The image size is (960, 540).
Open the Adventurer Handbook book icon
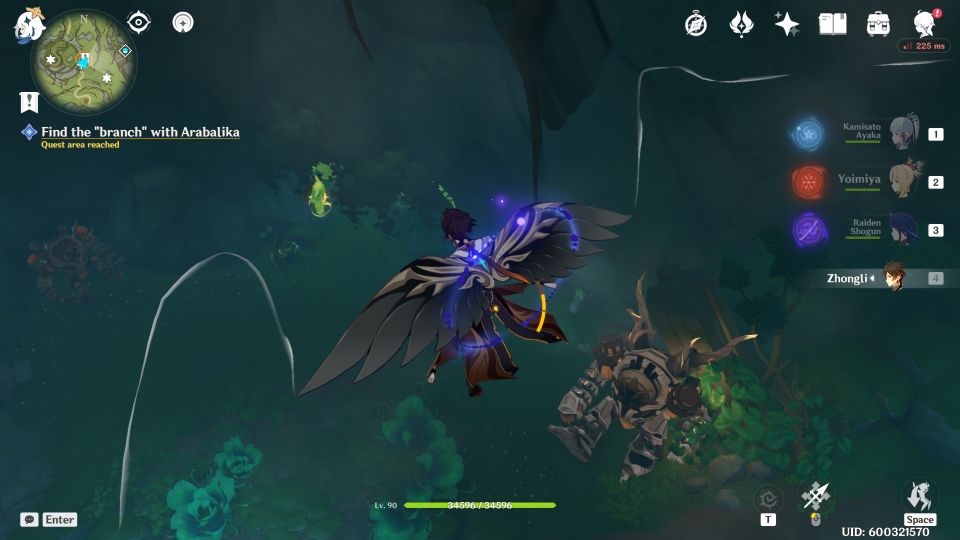[x=833, y=24]
